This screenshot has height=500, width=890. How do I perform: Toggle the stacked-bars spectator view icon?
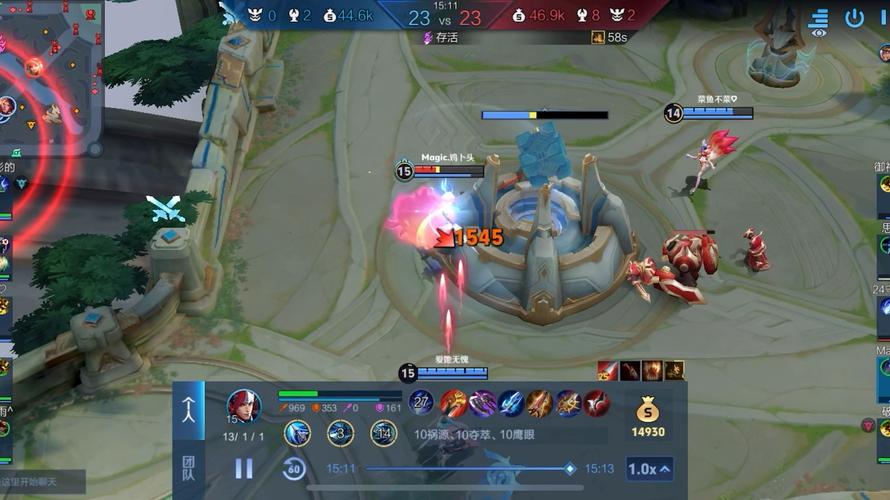[819, 20]
